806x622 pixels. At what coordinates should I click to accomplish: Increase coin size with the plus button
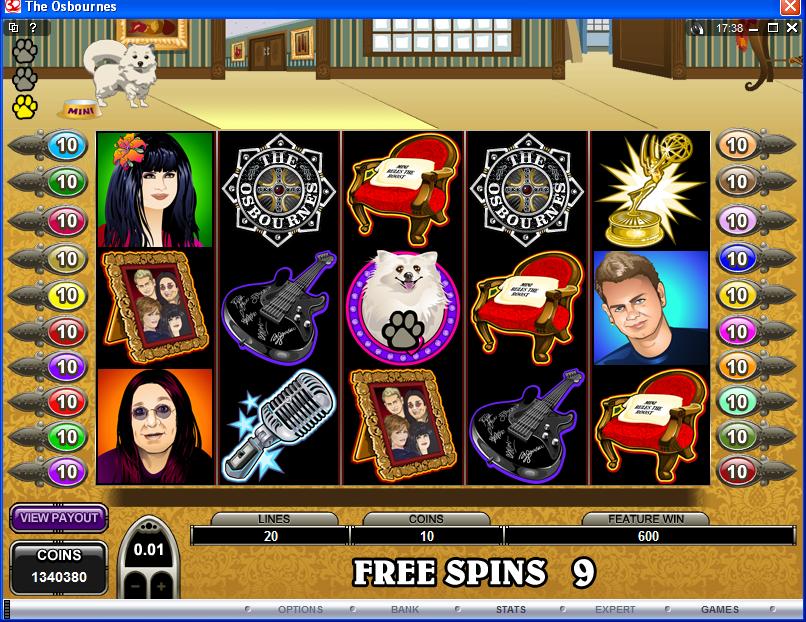160,585
